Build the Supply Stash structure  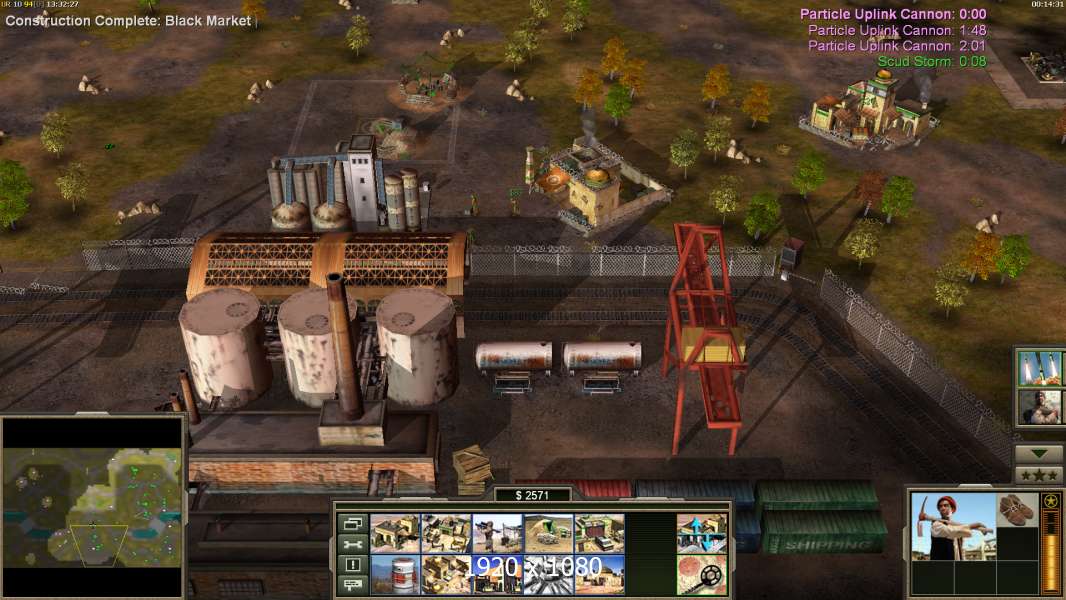pos(395,534)
